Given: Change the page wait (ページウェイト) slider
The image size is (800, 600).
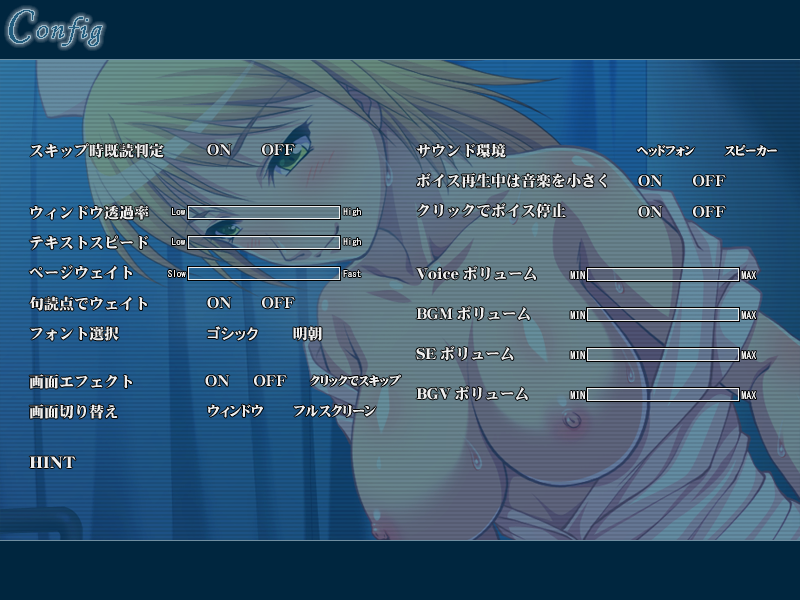Looking at the screenshot, I should coord(264,273).
